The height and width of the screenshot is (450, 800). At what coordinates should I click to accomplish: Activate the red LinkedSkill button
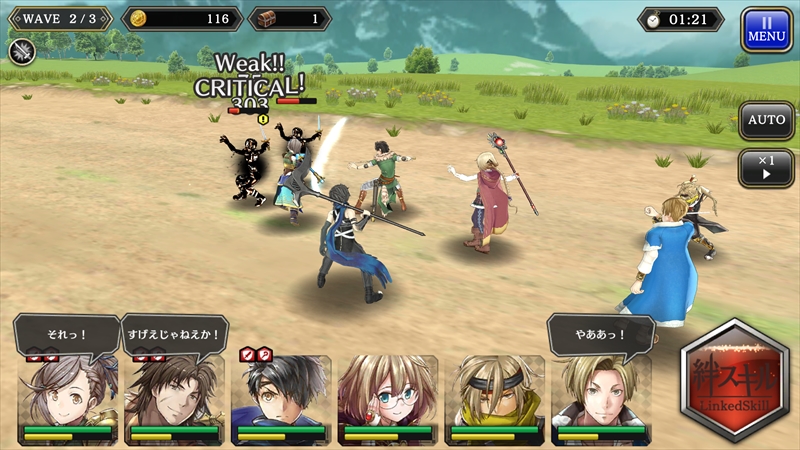733,382
